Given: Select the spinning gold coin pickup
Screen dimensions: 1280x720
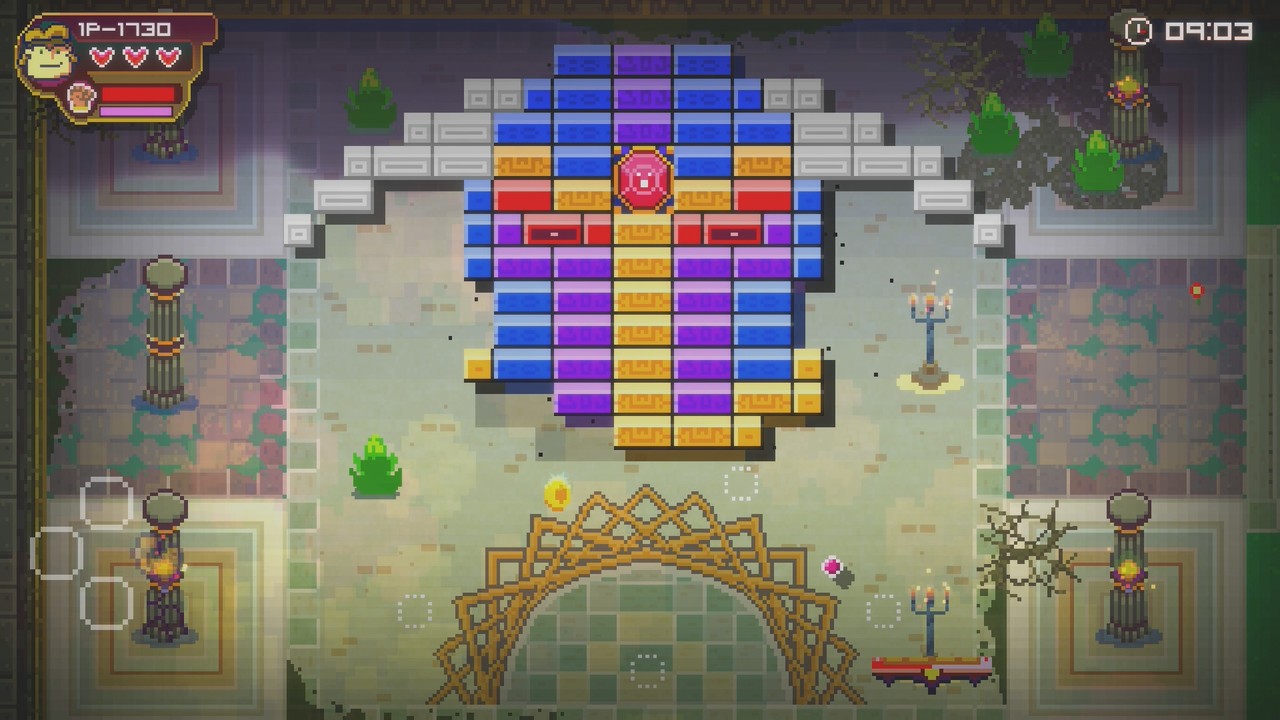Looking at the screenshot, I should (556, 493).
